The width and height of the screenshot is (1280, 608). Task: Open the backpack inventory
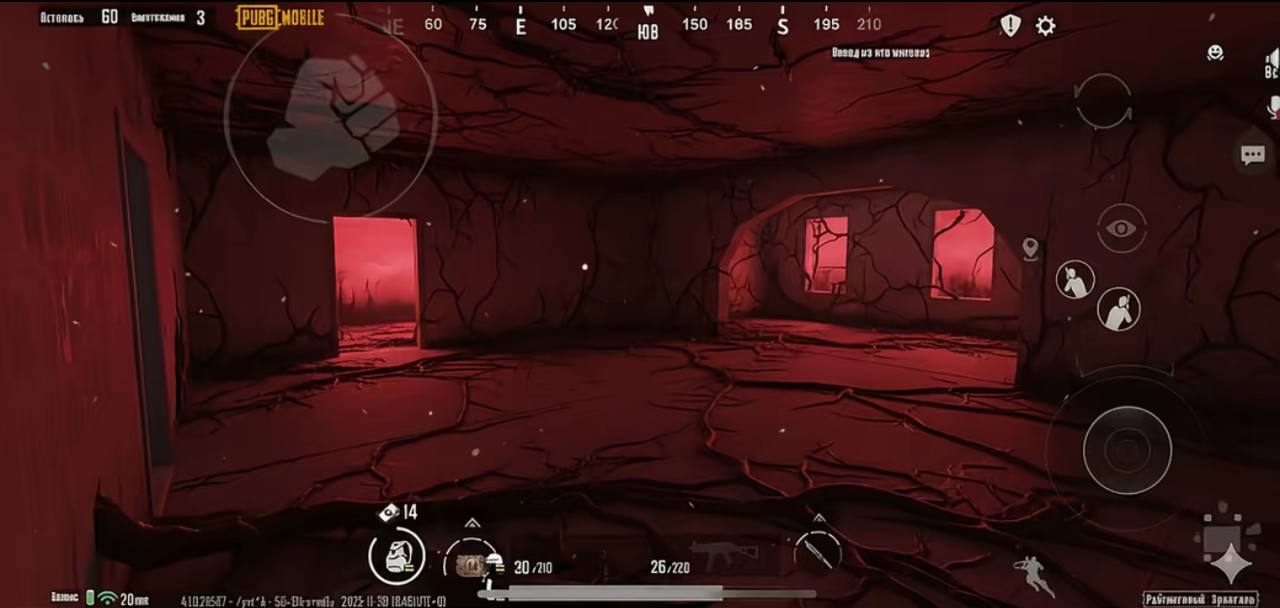click(396, 556)
